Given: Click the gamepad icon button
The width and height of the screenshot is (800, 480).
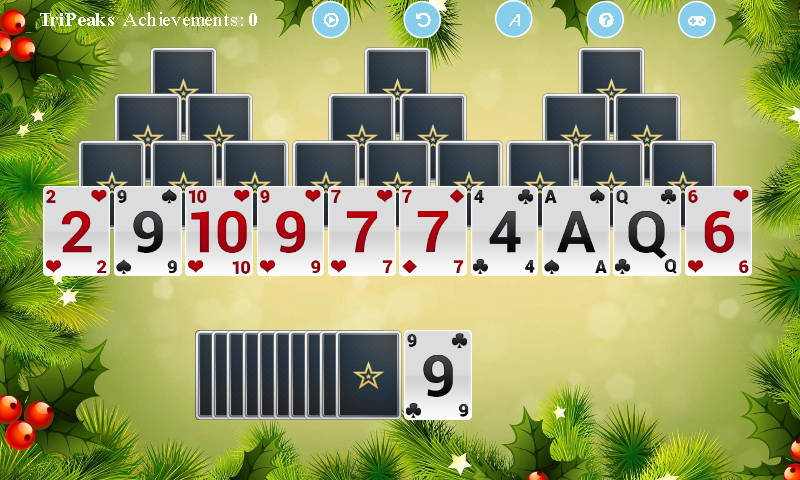Looking at the screenshot, I should 697,19.
